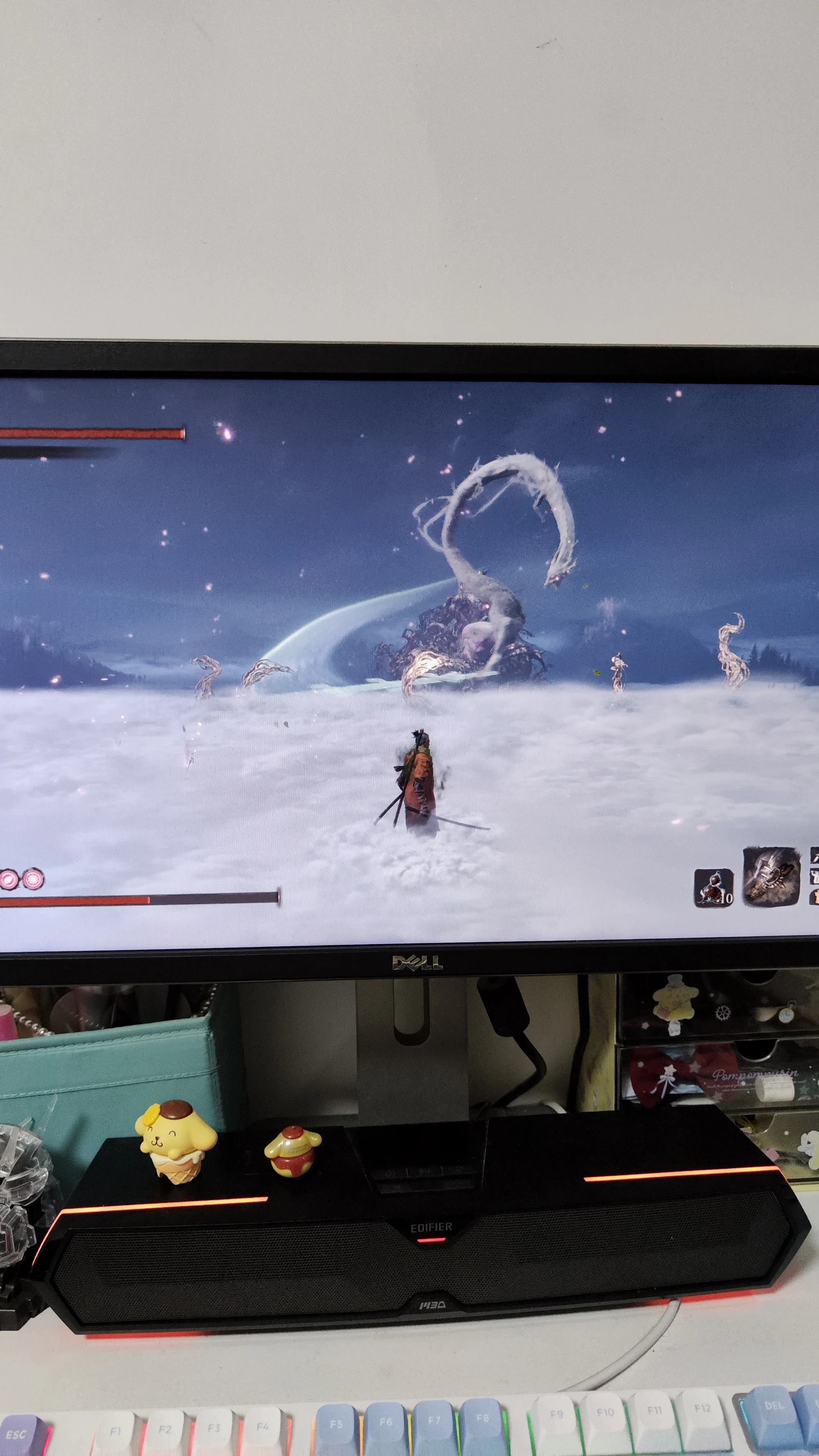Viewport: 819px width, 1456px height.
Task: Select the Healing Gourd item slot
Action: coord(713,889)
